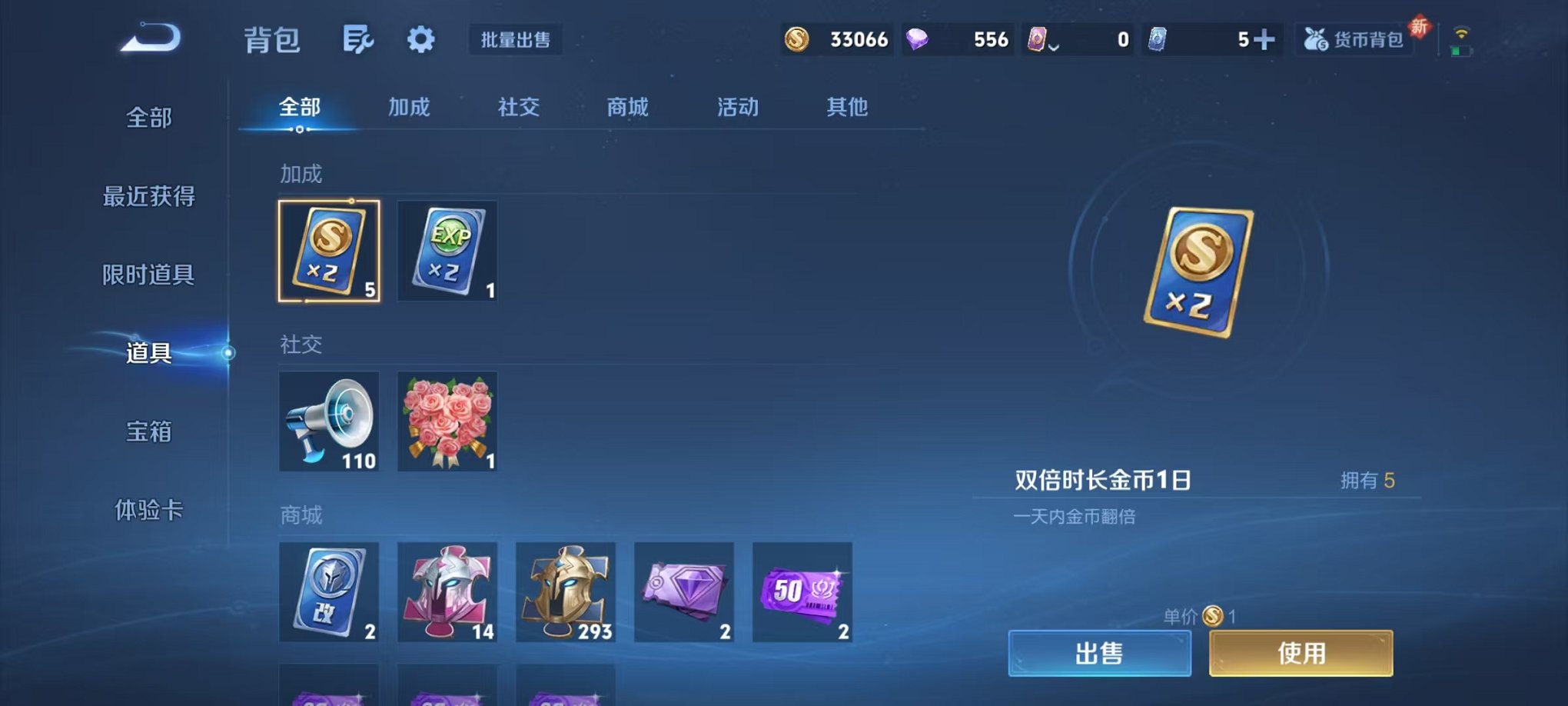
Task: Select the rose bouquet social item
Action: tap(447, 421)
